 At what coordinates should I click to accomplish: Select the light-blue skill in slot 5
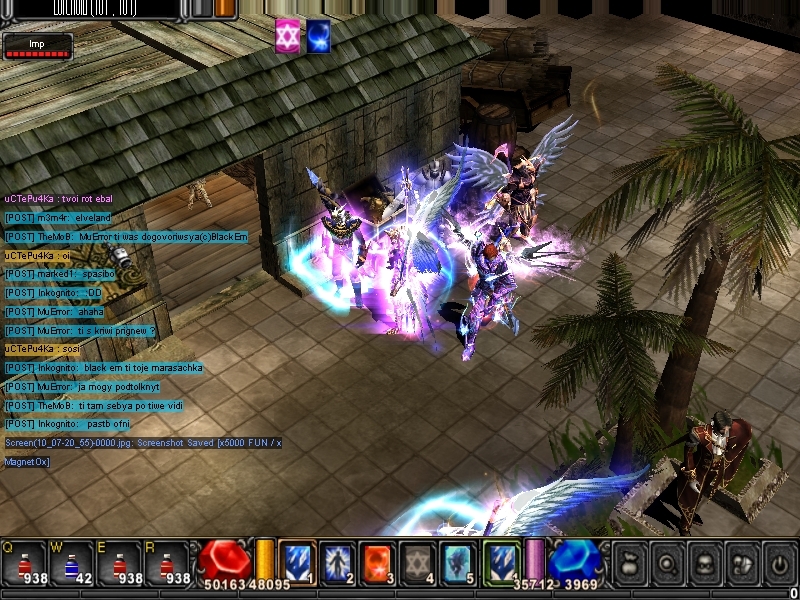pyautogui.click(x=458, y=561)
